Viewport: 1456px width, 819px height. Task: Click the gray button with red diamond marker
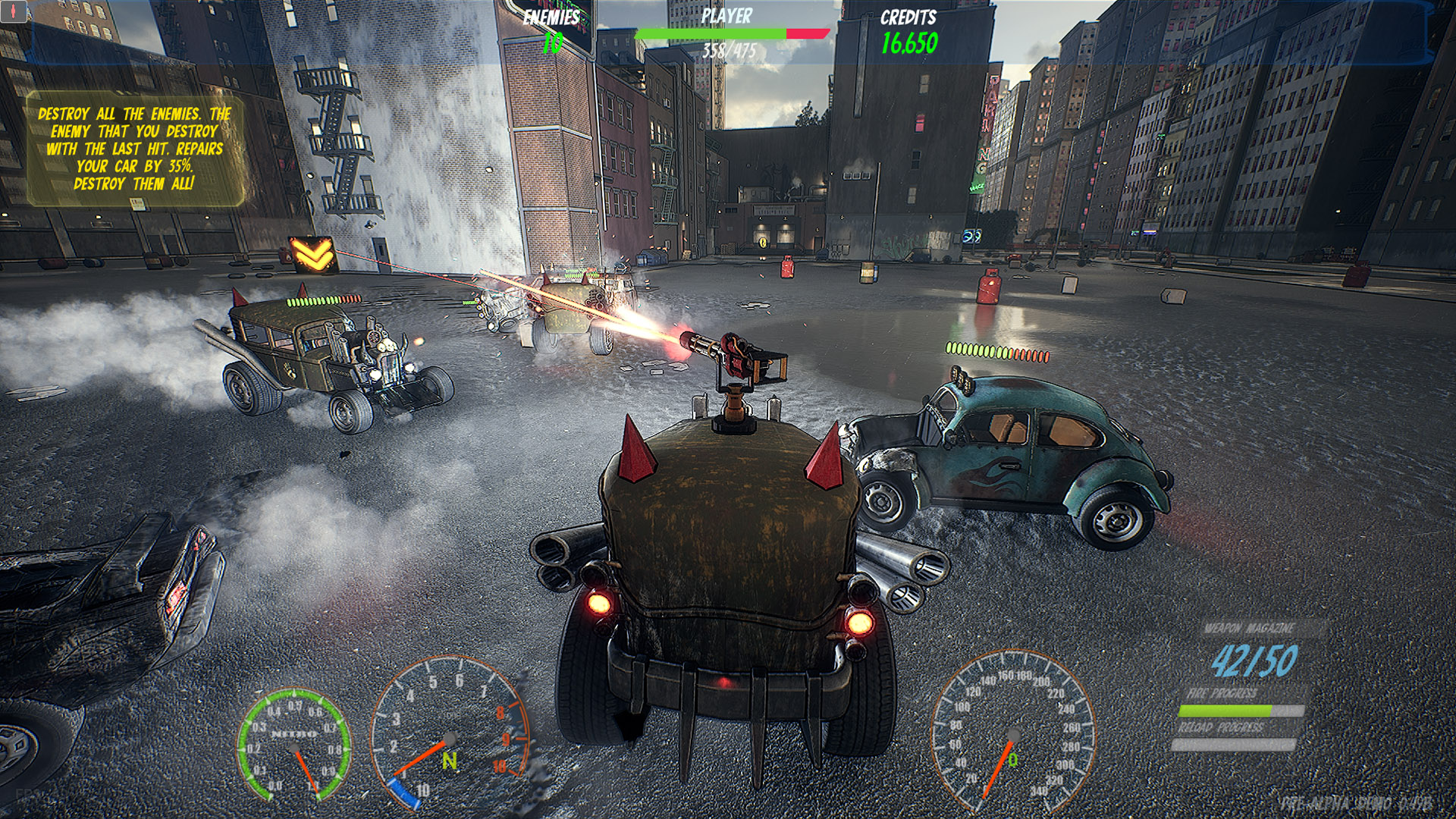14,14
